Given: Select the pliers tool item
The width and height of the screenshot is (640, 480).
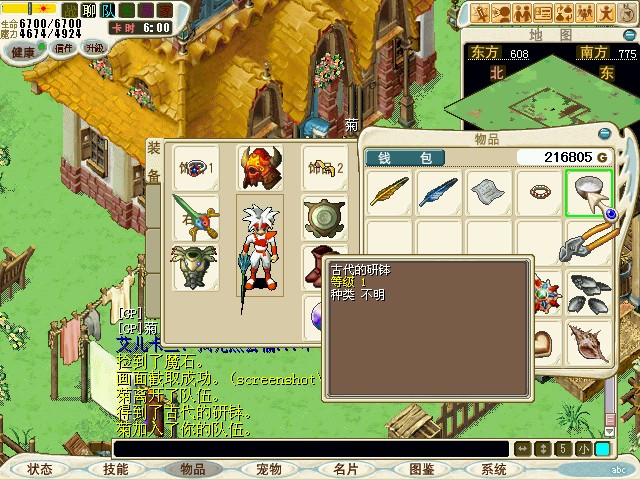Looking at the screenshot, I should click(589, 241).
